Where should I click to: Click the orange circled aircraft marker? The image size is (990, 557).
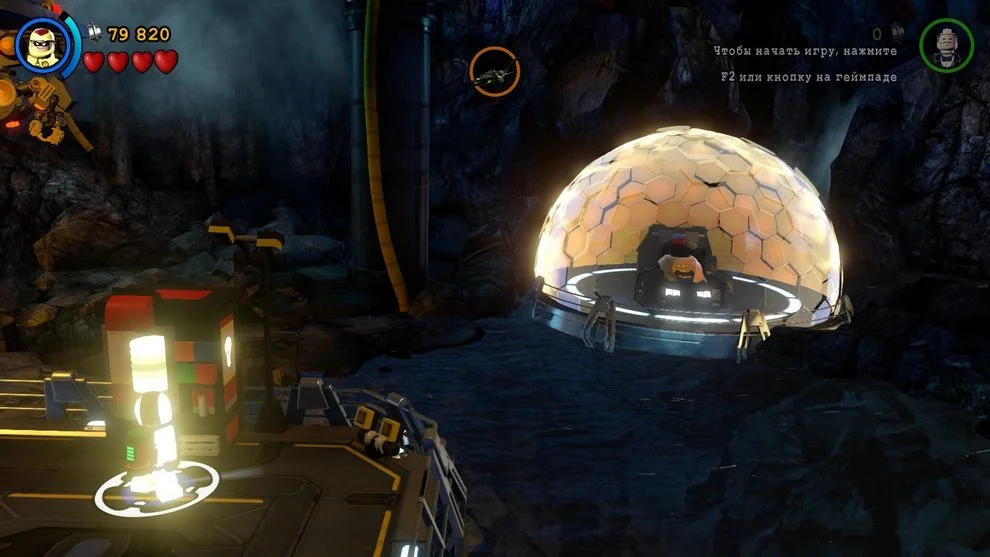[x=495, y=71]
